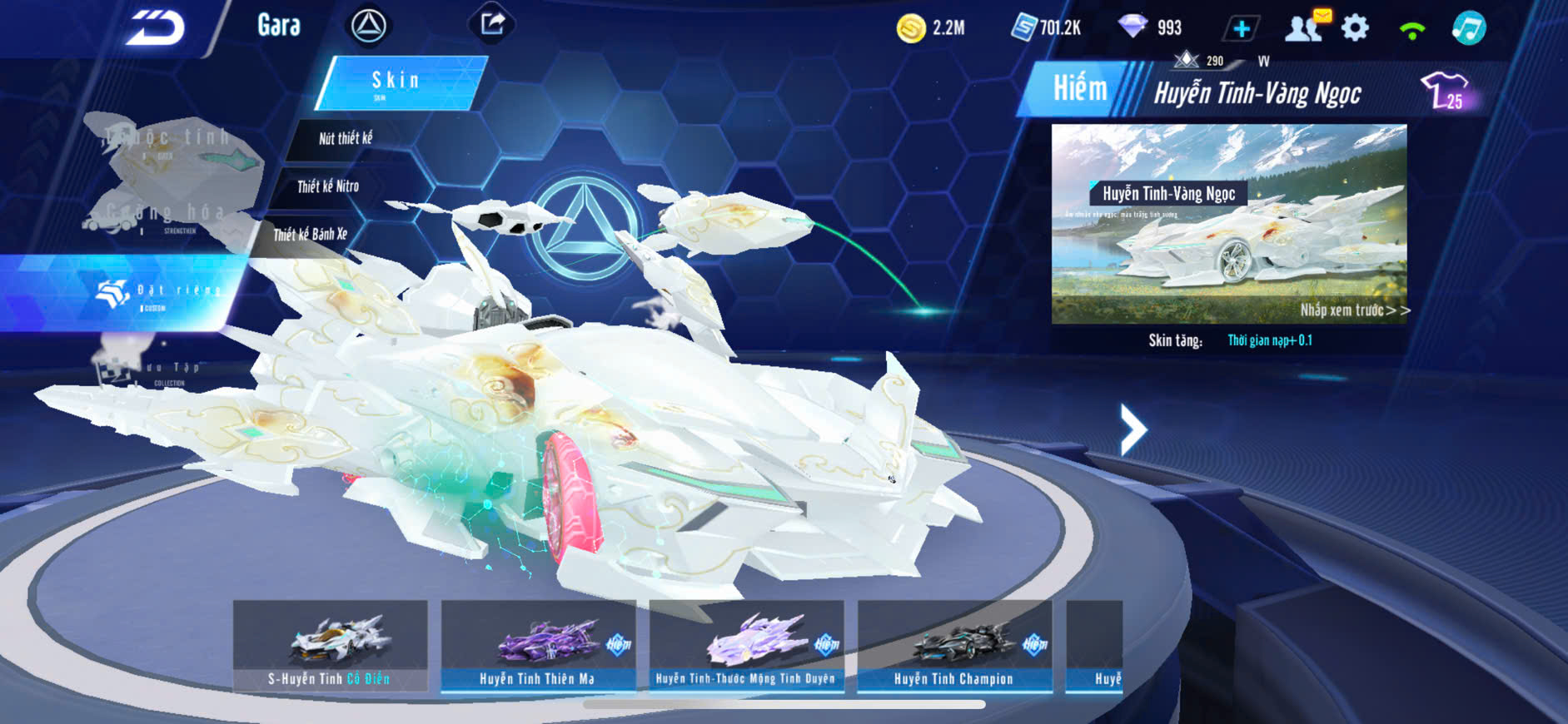Select the Huyễn Tinh Champion skin
This screenshot has height=724, width=1568.
[954, 646]
